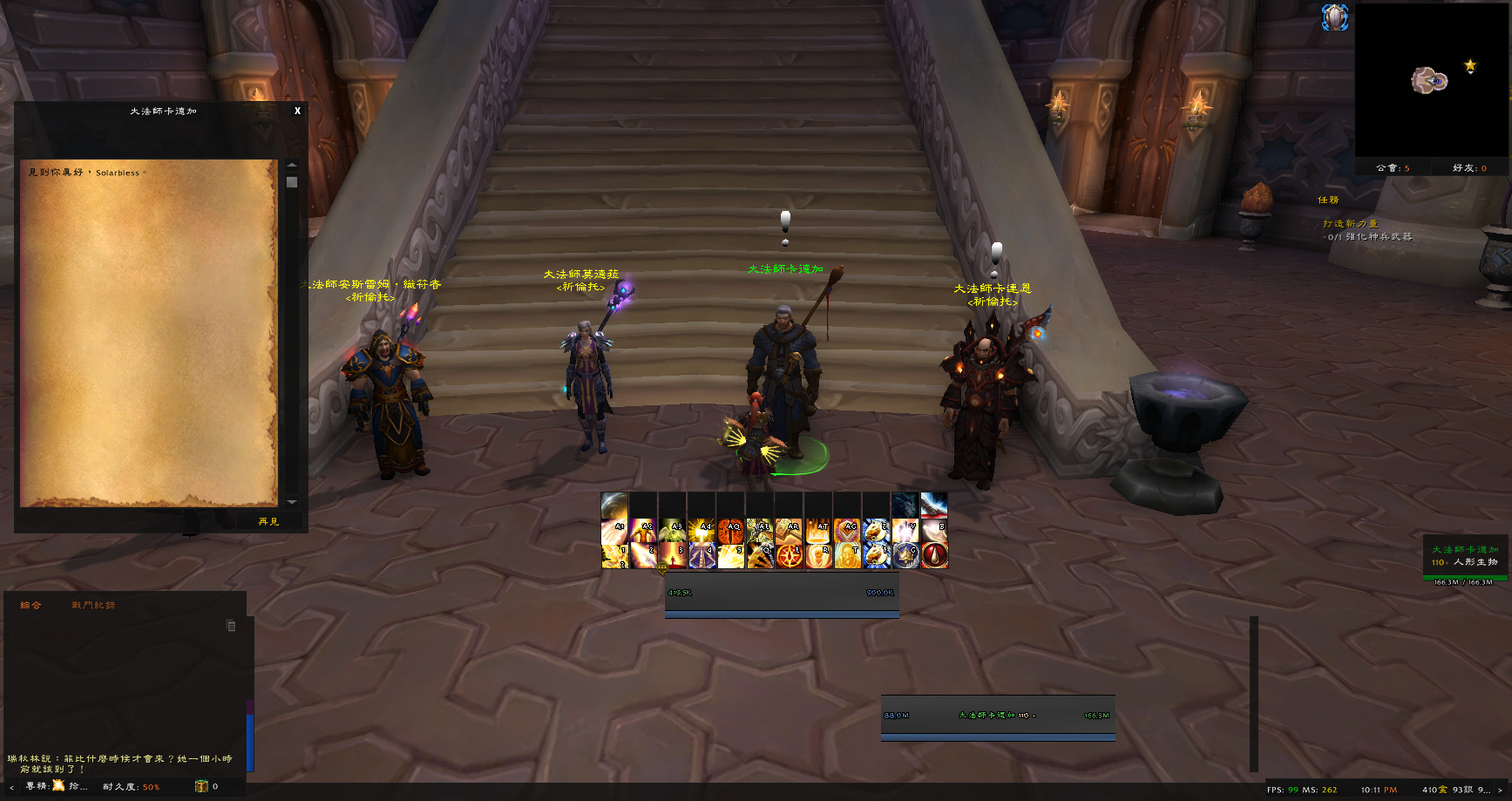This screenshot has width=1512, height=801.
Task: Activate the crown ability keyed G
Action: click(x=905, y=555)
